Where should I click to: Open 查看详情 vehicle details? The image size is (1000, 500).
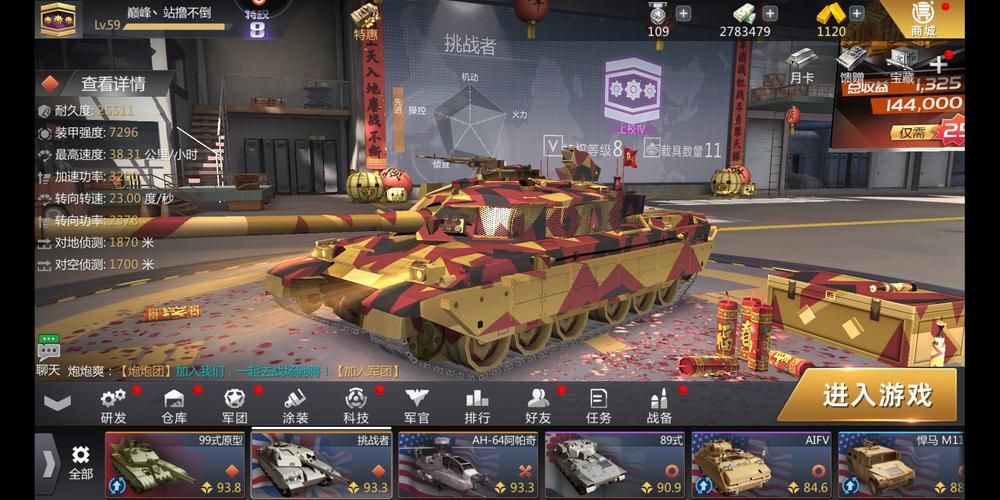point(112,84)
